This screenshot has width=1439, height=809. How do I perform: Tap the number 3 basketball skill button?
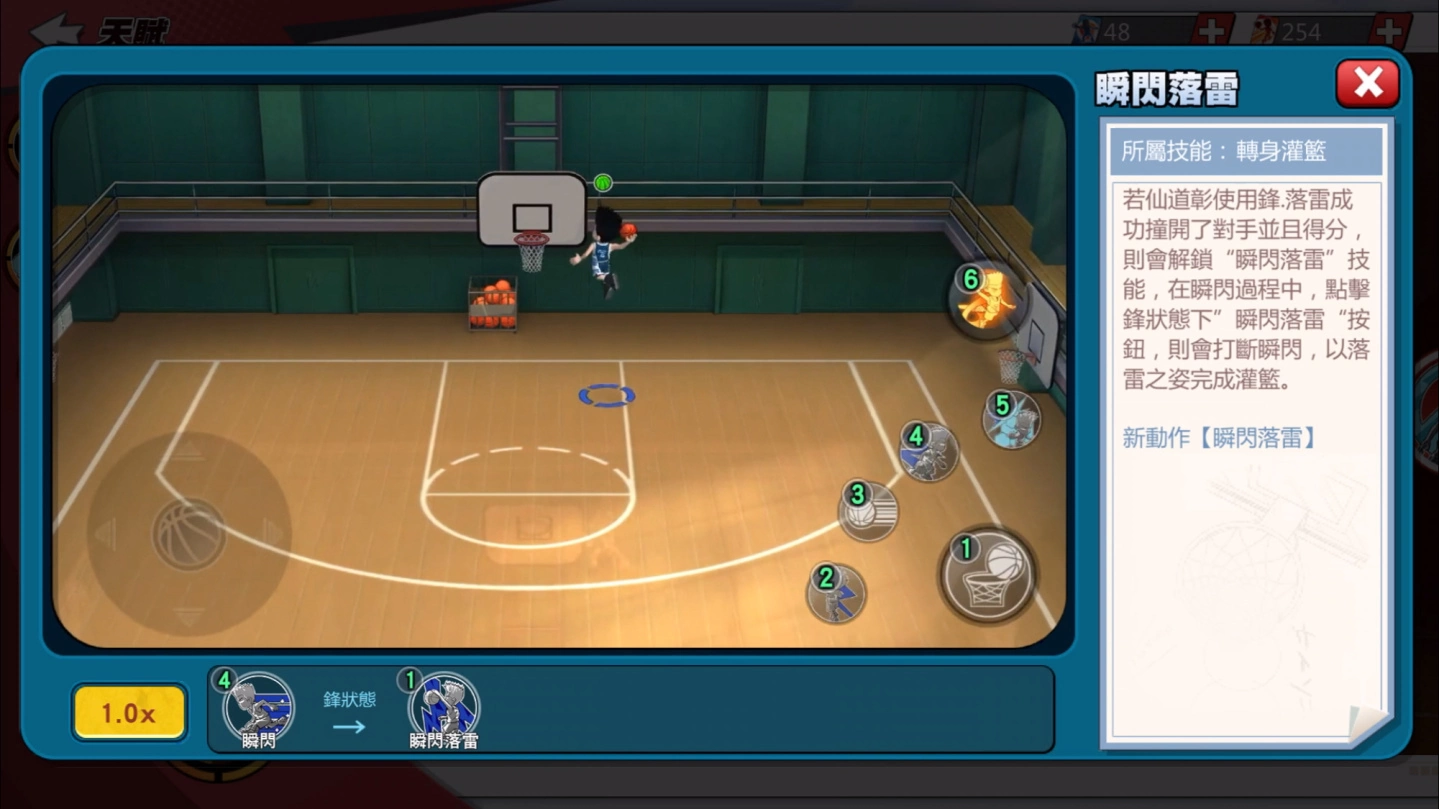tap(868, 511)
